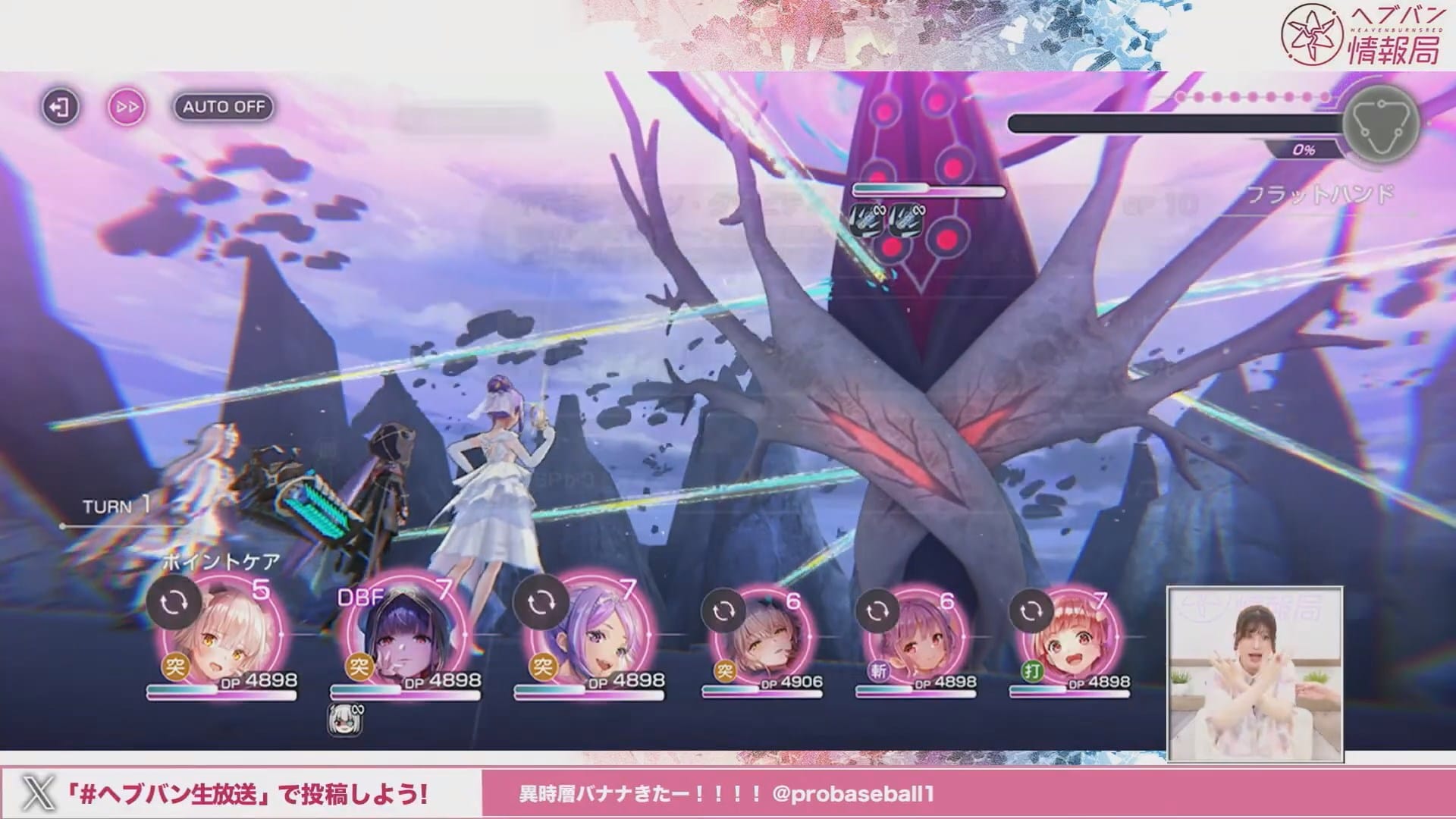Pick the pink-haired slash-type character portrait
This screenshot has height=819, width=1456.
click(x=916, y=640)
